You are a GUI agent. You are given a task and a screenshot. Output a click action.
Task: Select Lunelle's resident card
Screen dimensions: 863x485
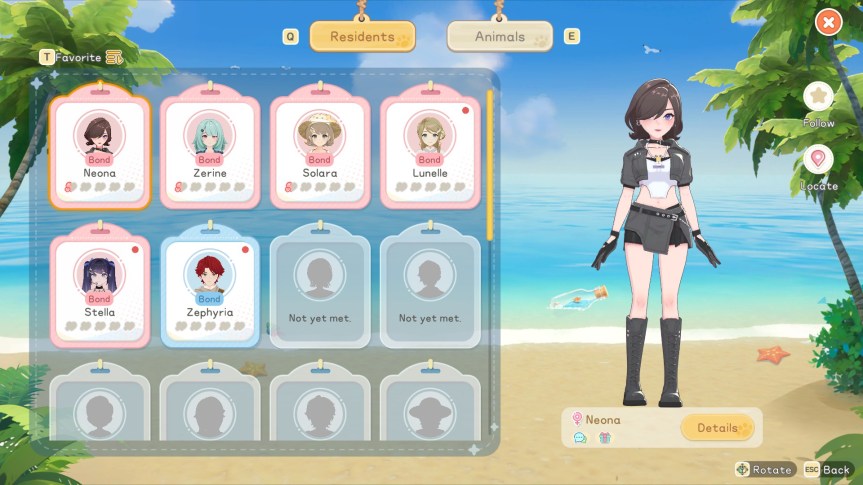429,150
